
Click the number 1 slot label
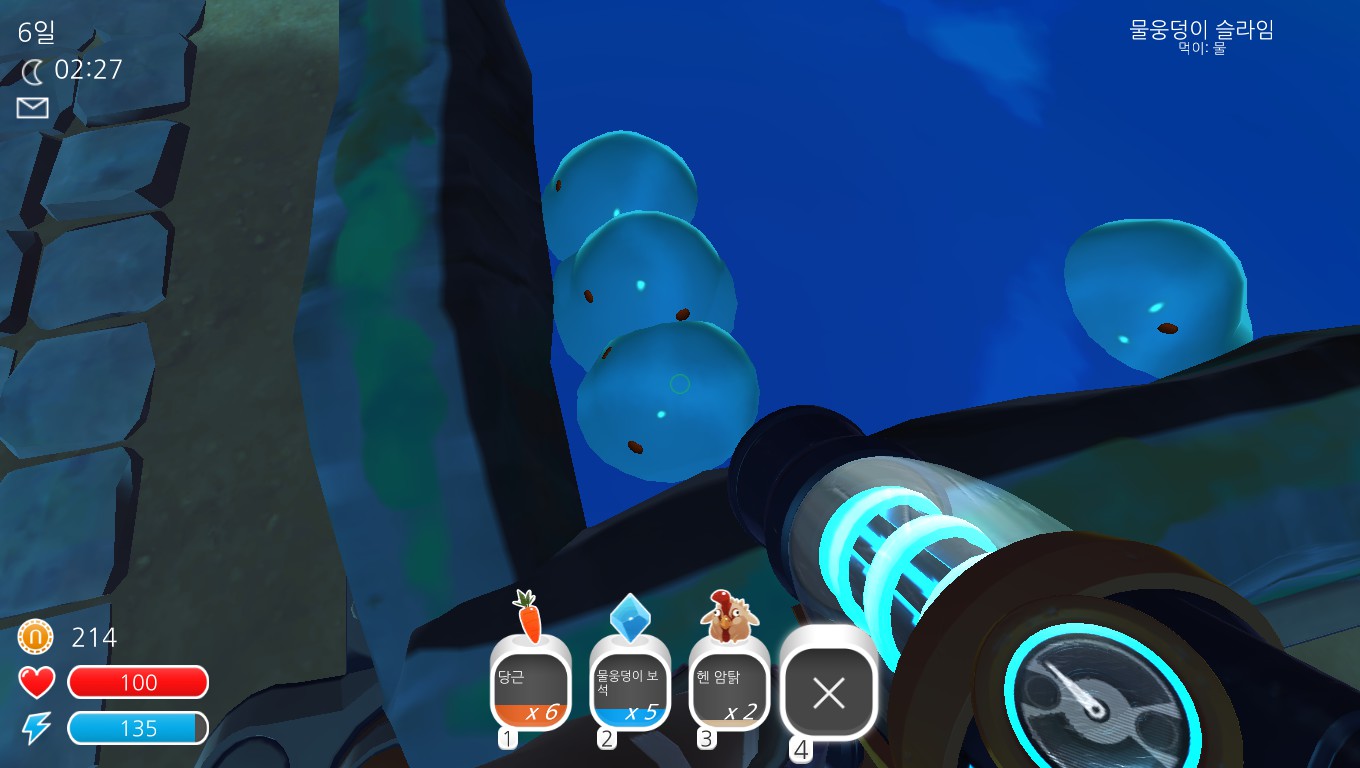click(x=508, y=737)
